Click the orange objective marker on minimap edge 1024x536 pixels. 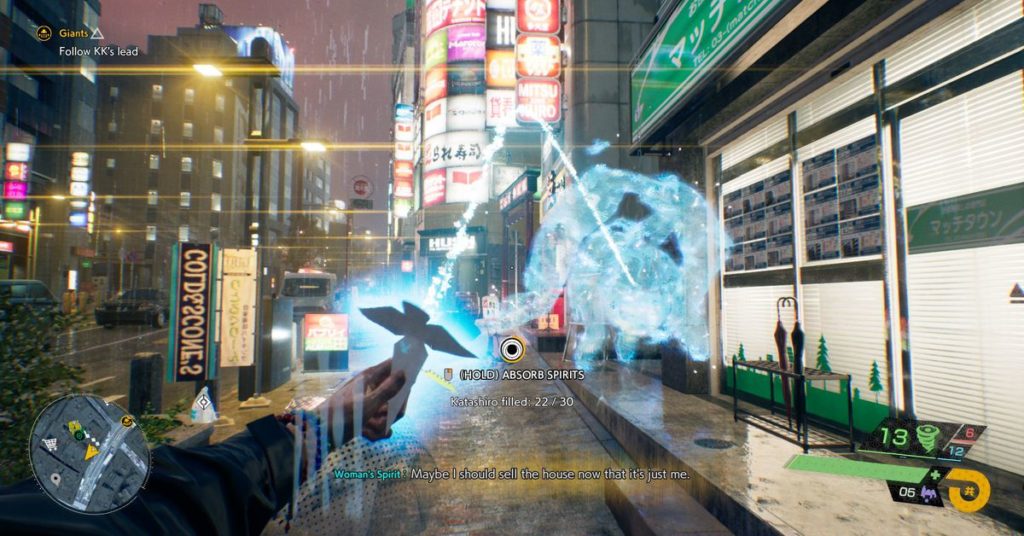pos(128,421)
